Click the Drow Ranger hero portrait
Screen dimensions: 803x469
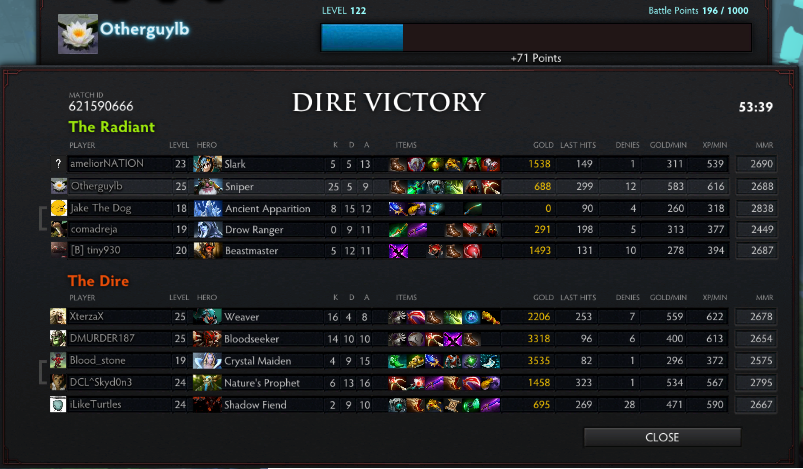(x=208, y=230)
